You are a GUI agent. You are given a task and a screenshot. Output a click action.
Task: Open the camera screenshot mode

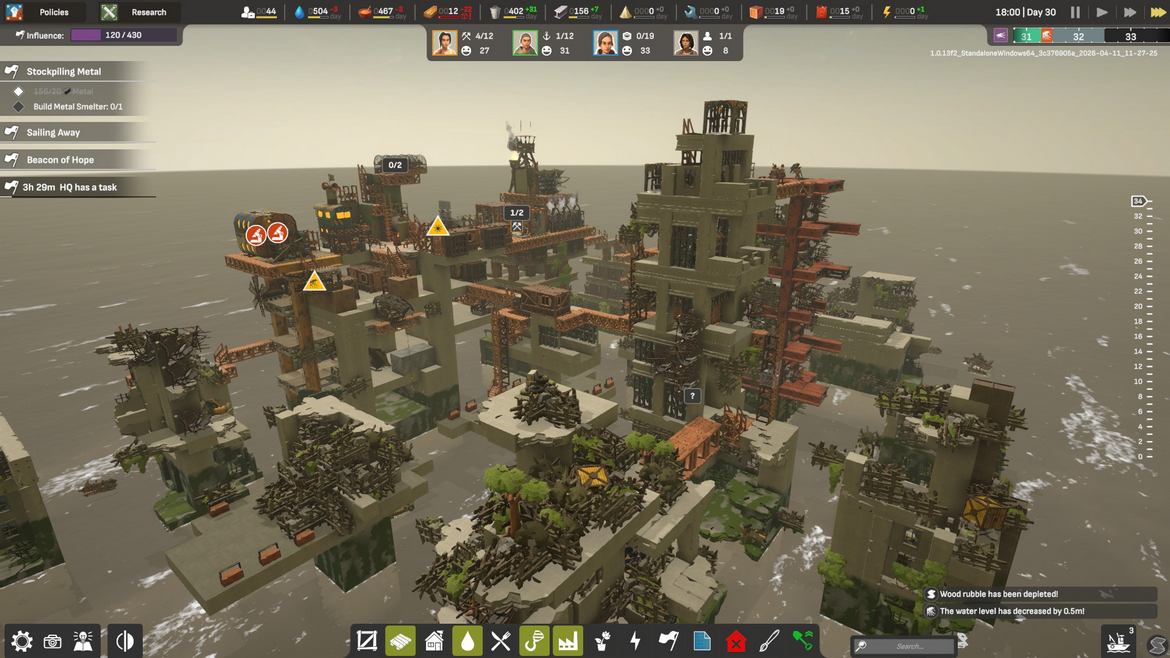coord(53,641)
